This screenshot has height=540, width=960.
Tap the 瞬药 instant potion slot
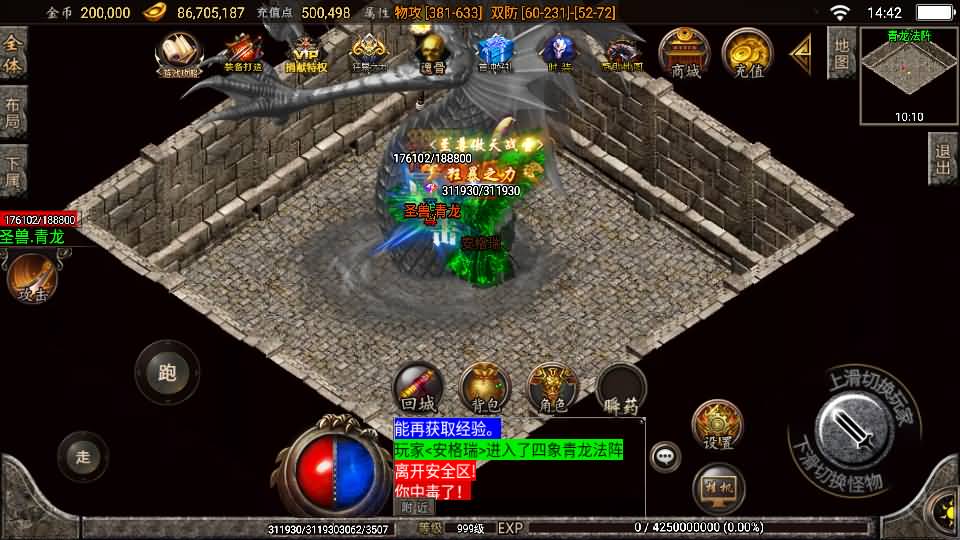pyautogui.click(x=621, y=388)
